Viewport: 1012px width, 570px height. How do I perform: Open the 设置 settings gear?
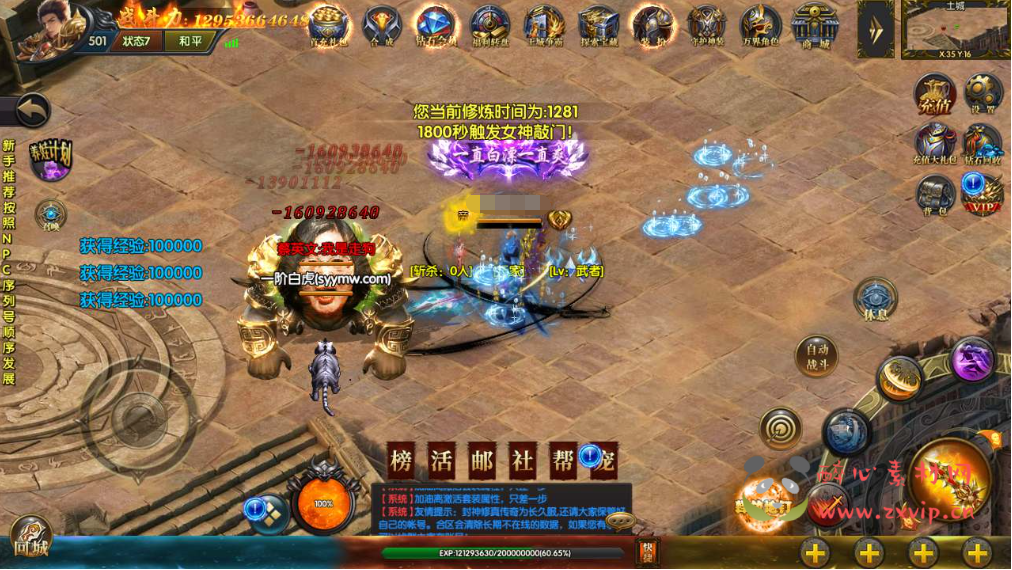[983, 94]
